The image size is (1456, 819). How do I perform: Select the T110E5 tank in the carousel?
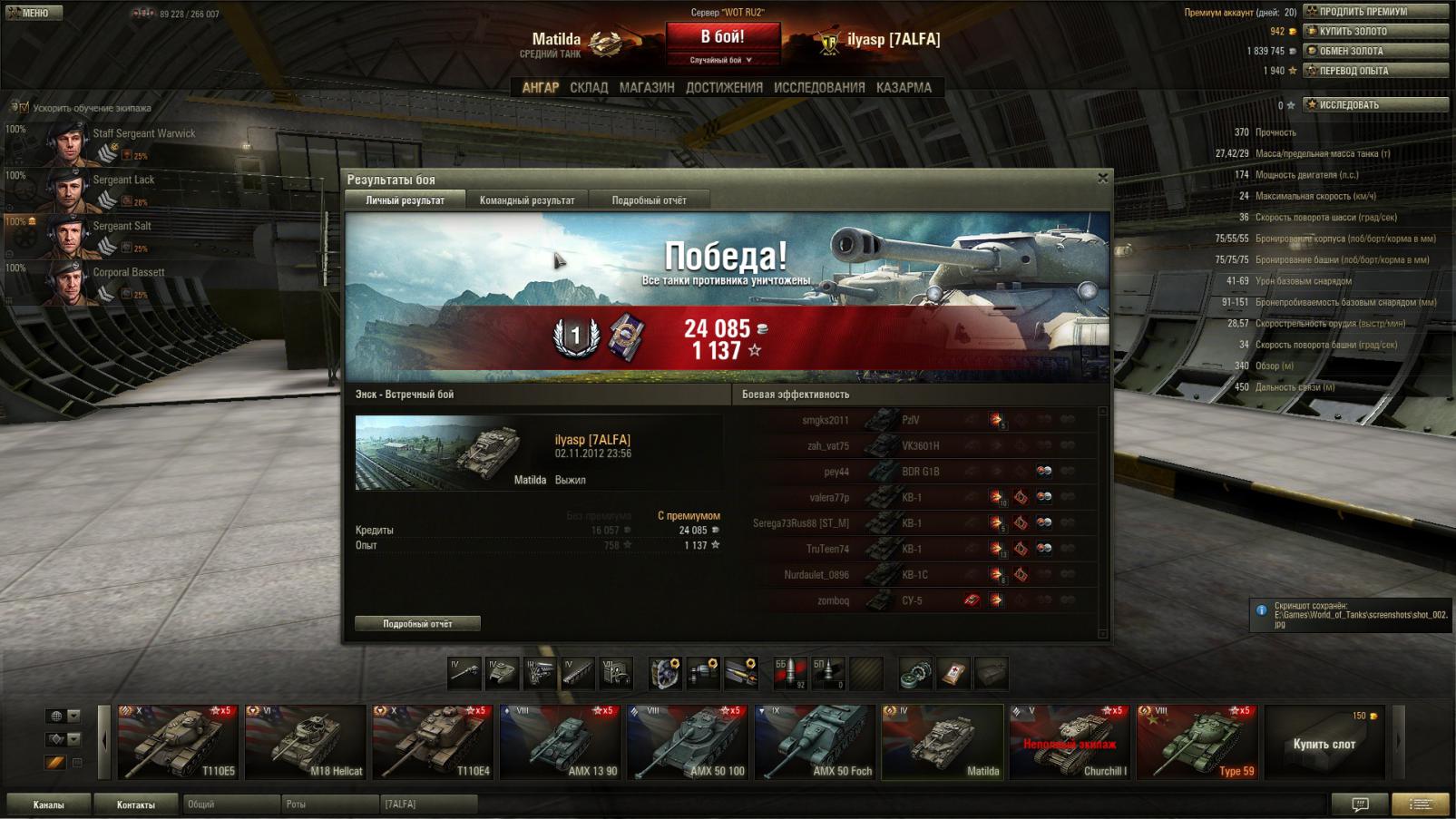coord(178,742)
